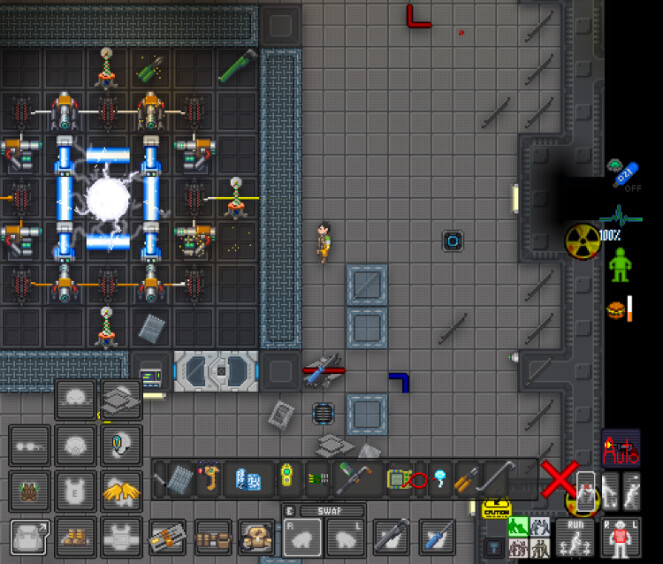Close the storage with the red X

(x=557, y=479)
